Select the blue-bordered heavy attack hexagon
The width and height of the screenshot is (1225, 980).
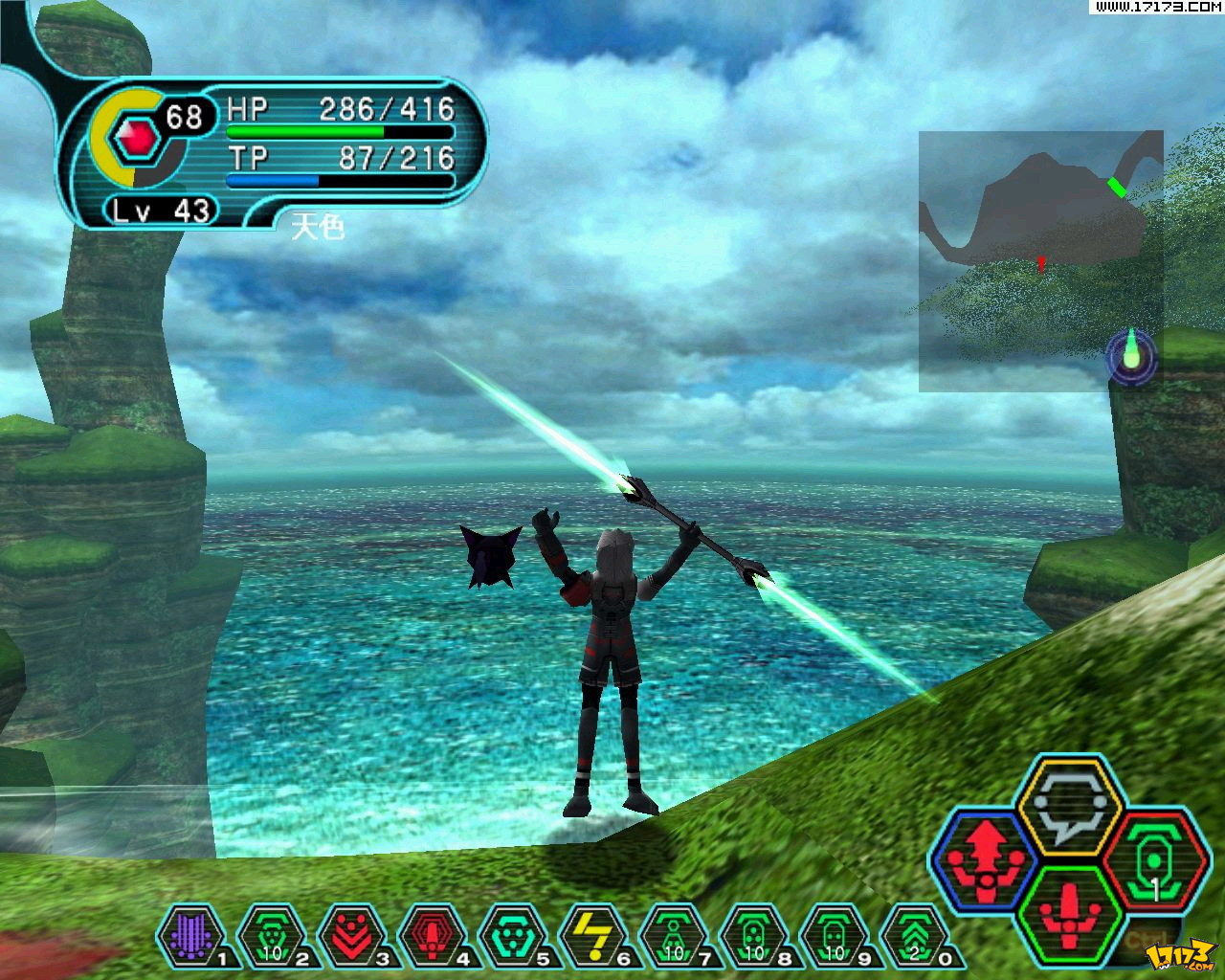(x=986, y=857)
